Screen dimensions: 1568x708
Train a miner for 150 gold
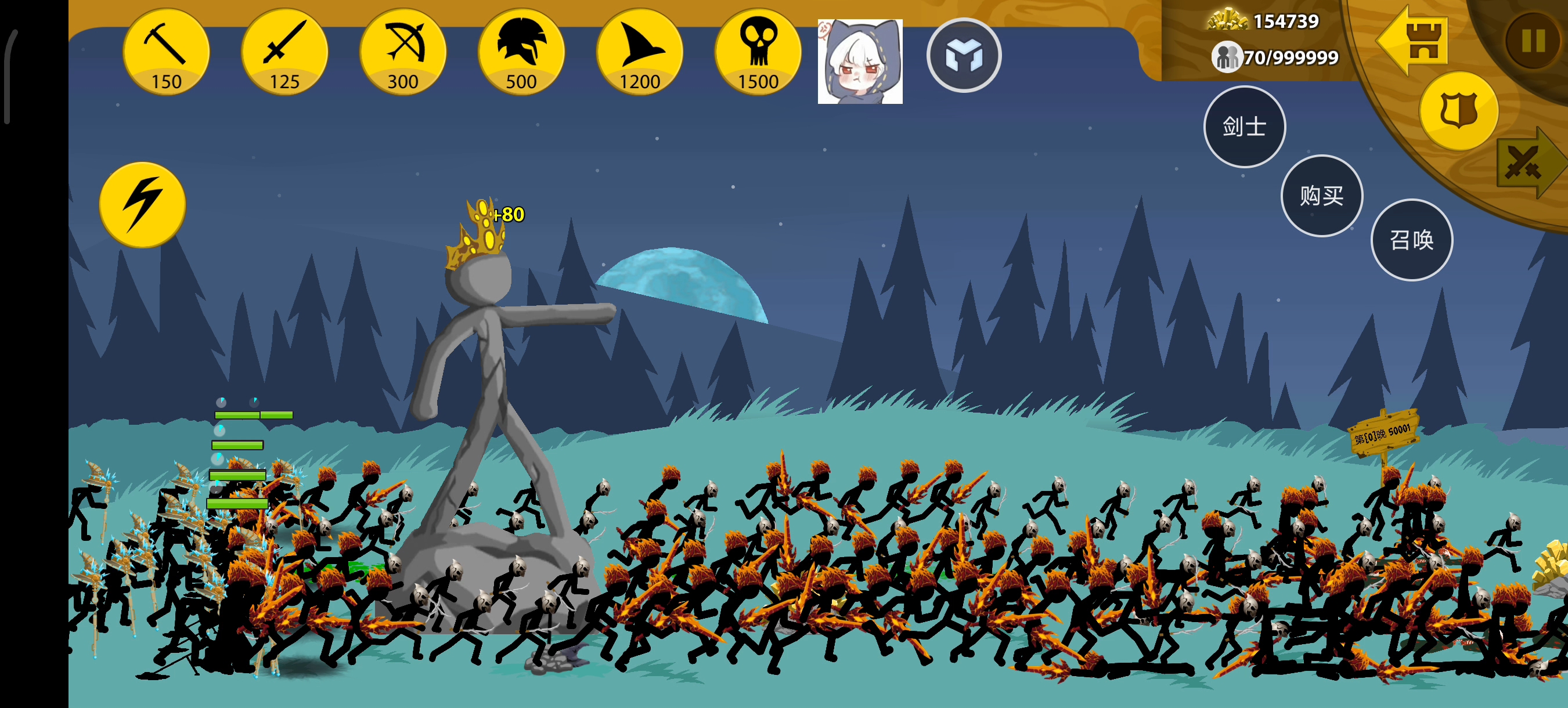point(165,52)
